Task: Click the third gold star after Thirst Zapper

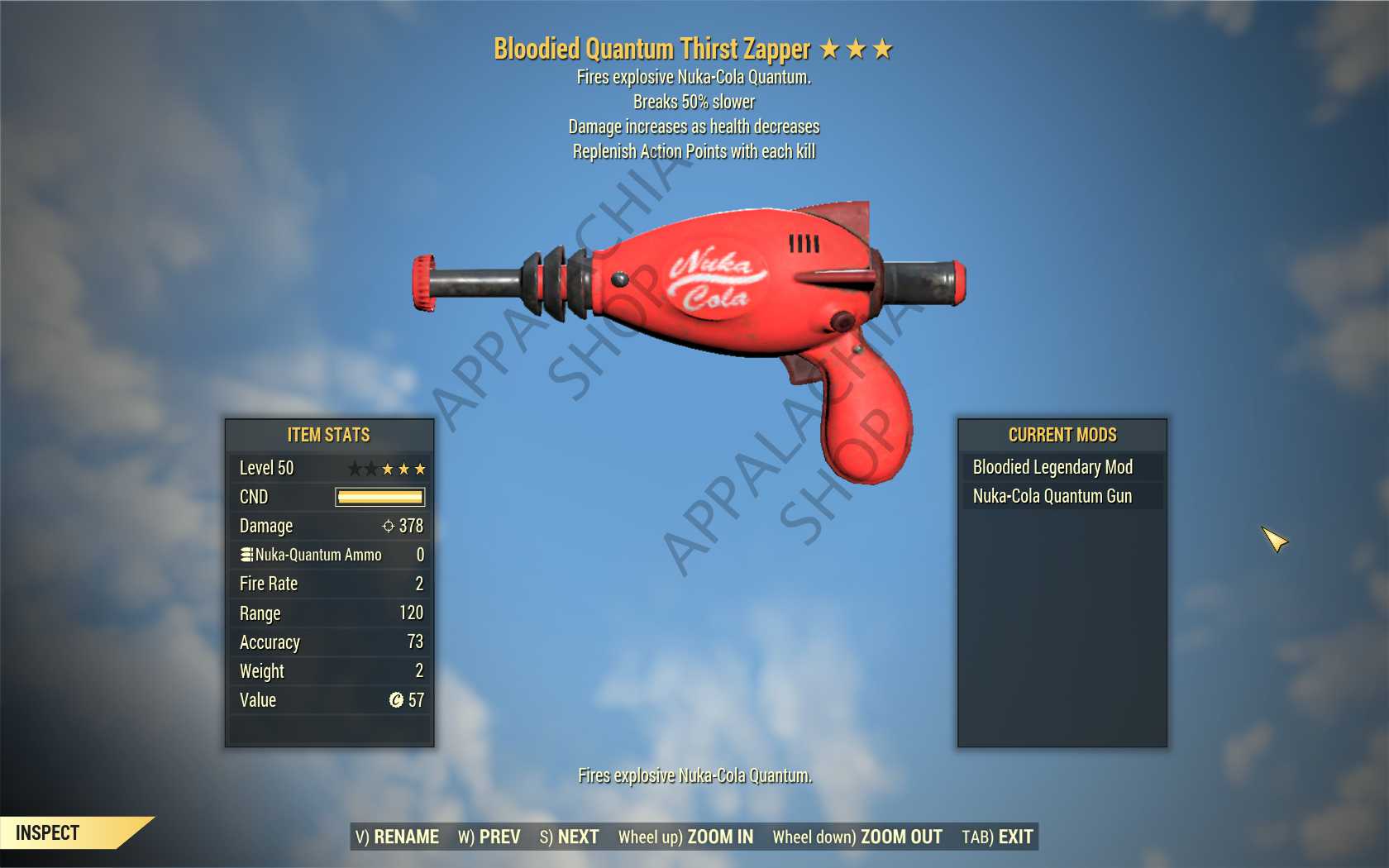Action: coord(882,49)
